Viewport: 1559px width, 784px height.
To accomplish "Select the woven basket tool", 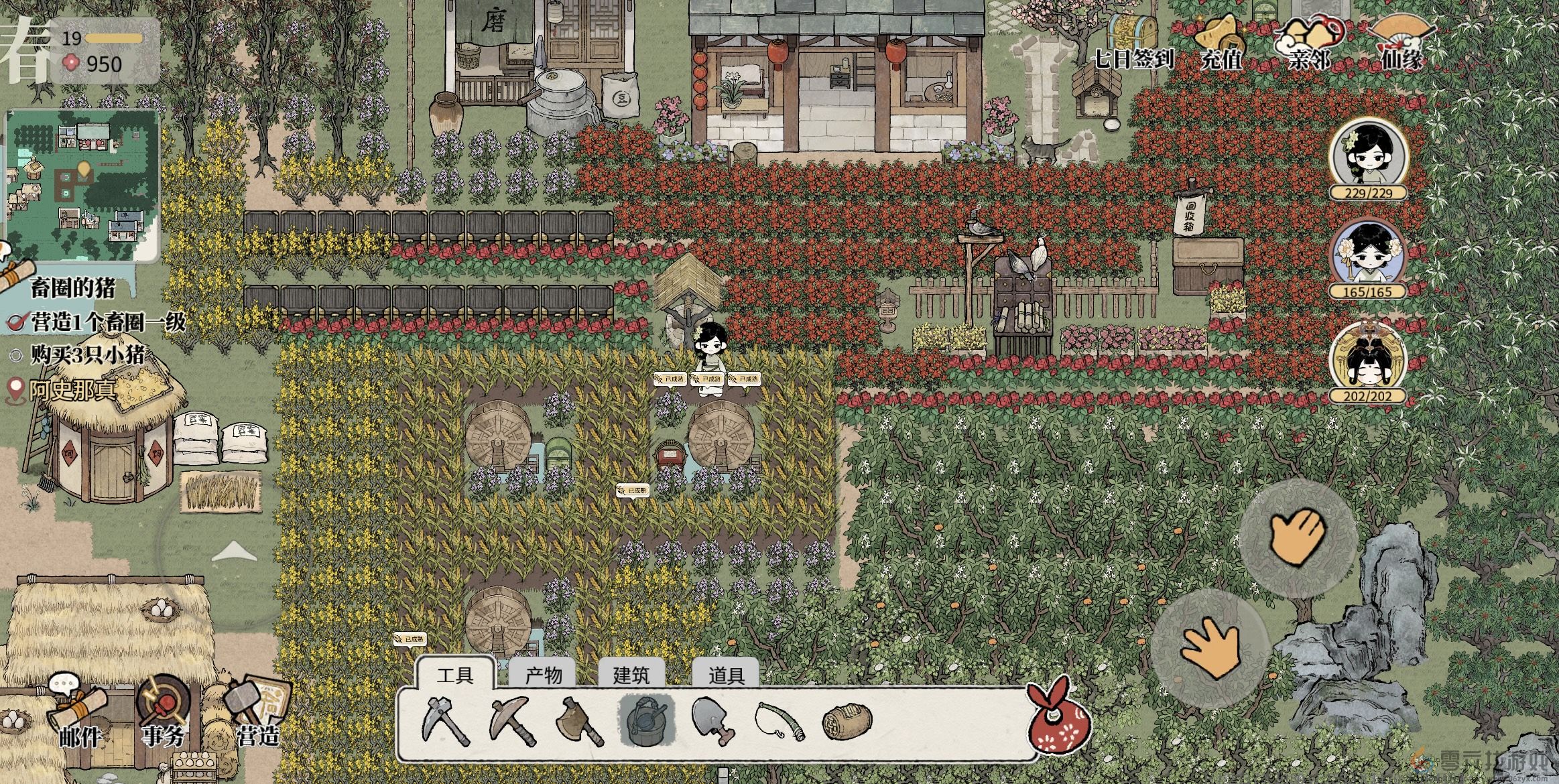I will 847,721.
